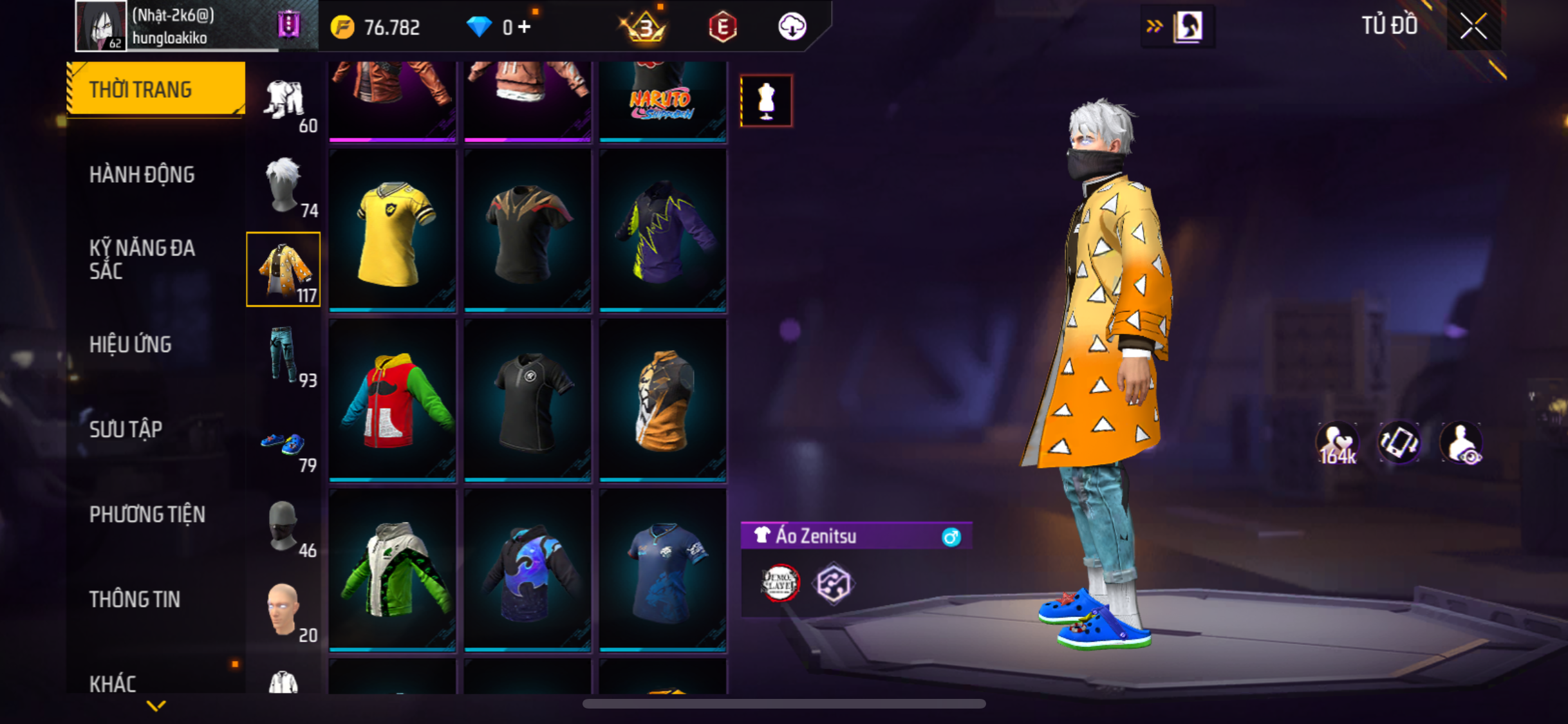The height and width of the screenshot is (724, 1568).
Task: Open the Phương Tiện tab
Action: [x=147, y=514]
